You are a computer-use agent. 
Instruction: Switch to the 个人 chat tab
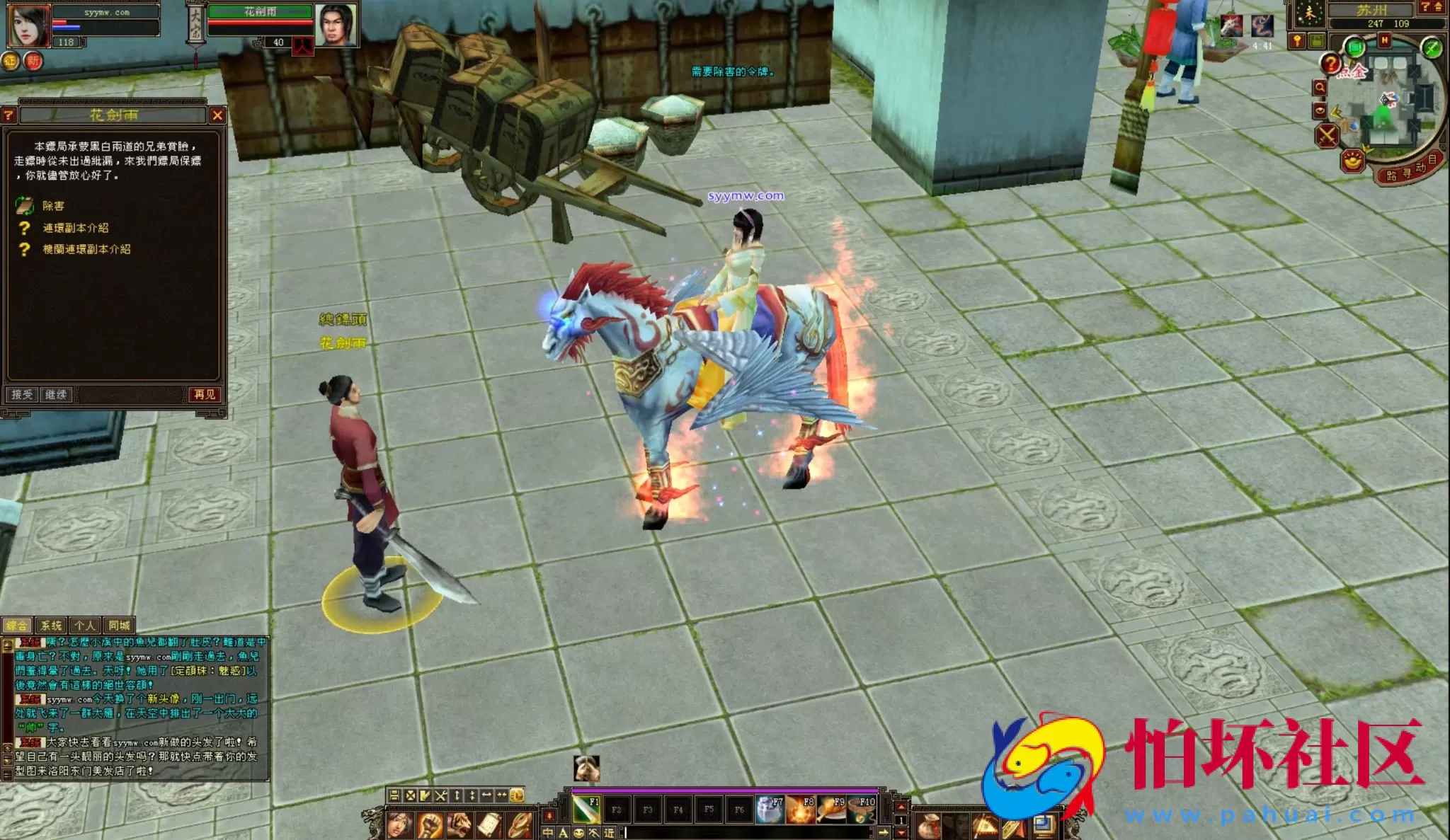tap(85, 626)
